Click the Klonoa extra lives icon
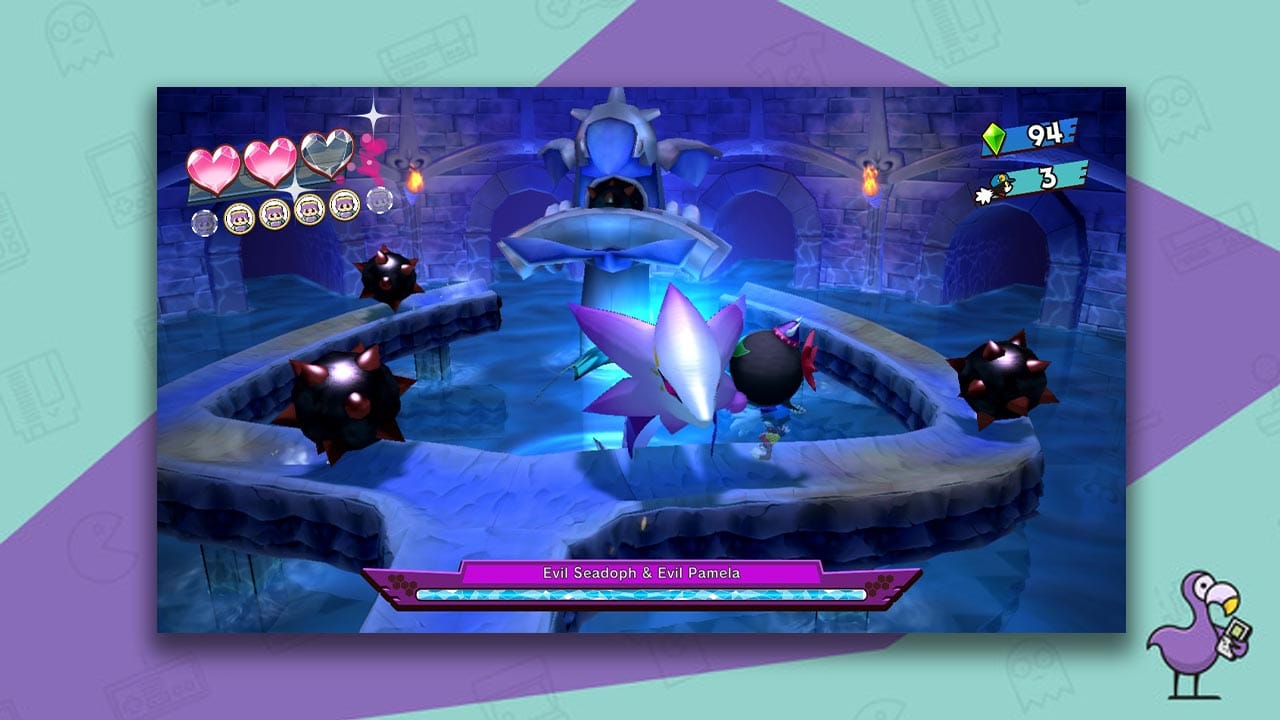Image resolution: width=1280 pixels, height=720 pixels. click(1000, 184)
